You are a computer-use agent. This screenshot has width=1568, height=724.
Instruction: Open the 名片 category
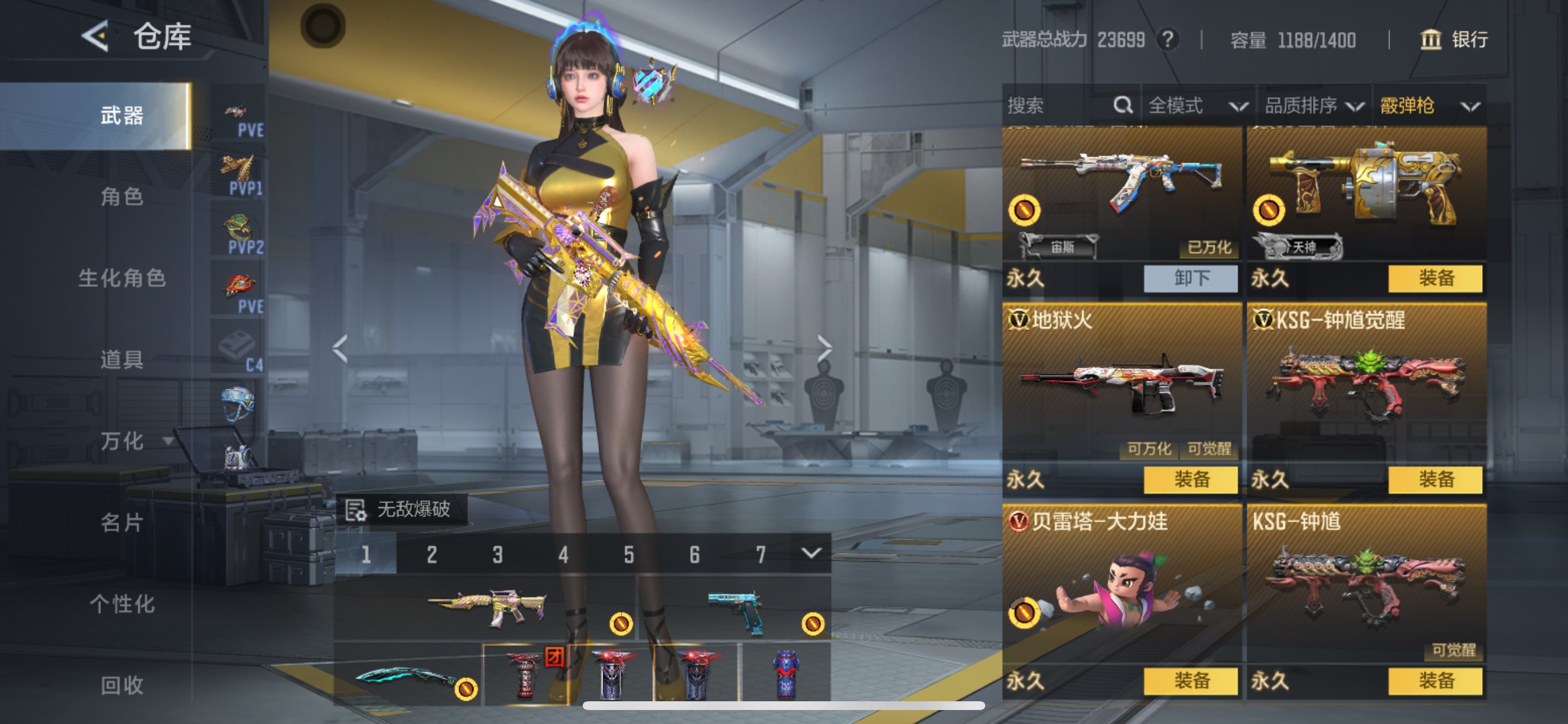pyautogui.click(x=122, y=522)
